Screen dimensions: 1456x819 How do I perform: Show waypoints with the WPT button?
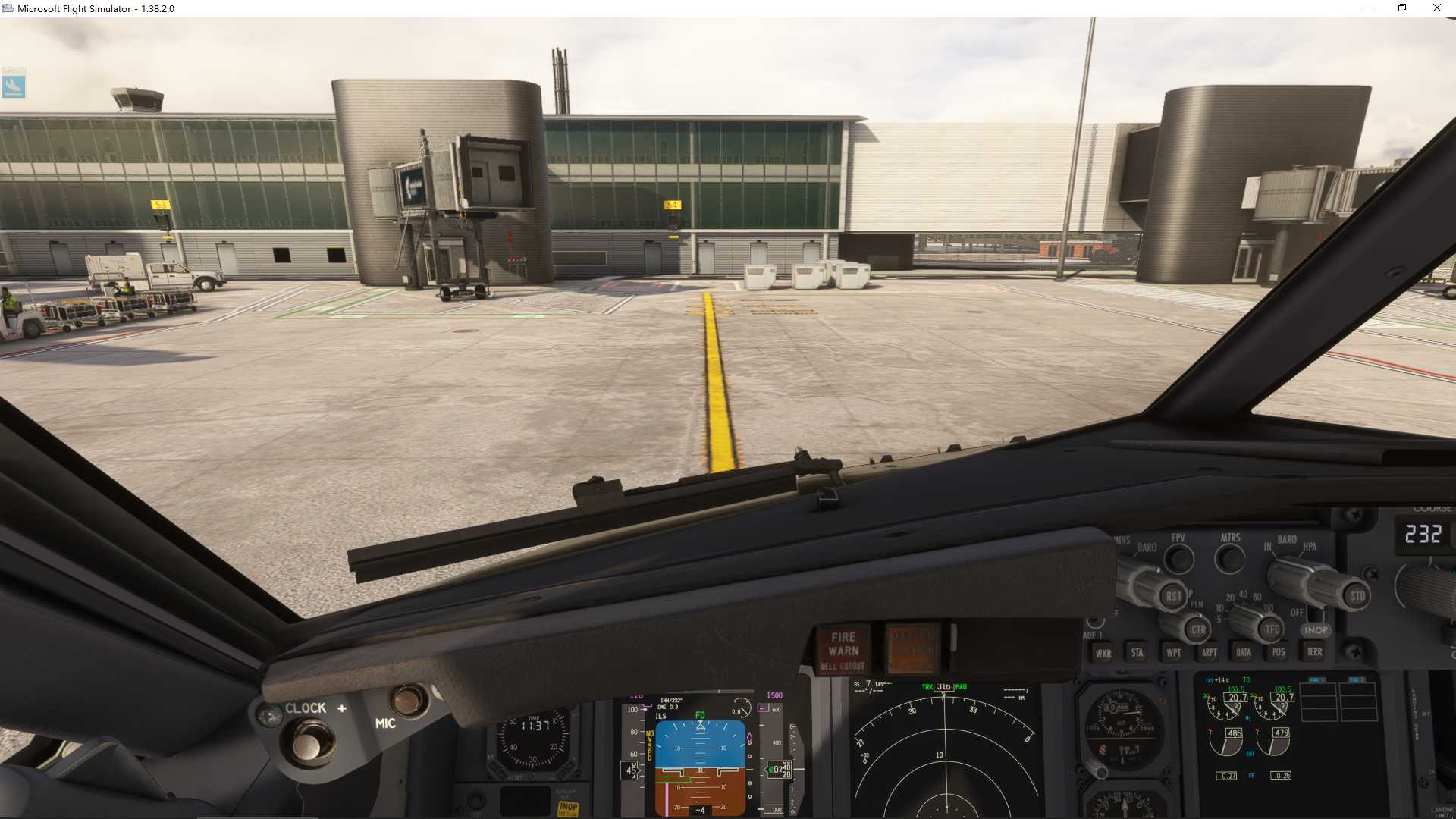coord(1174,654)
